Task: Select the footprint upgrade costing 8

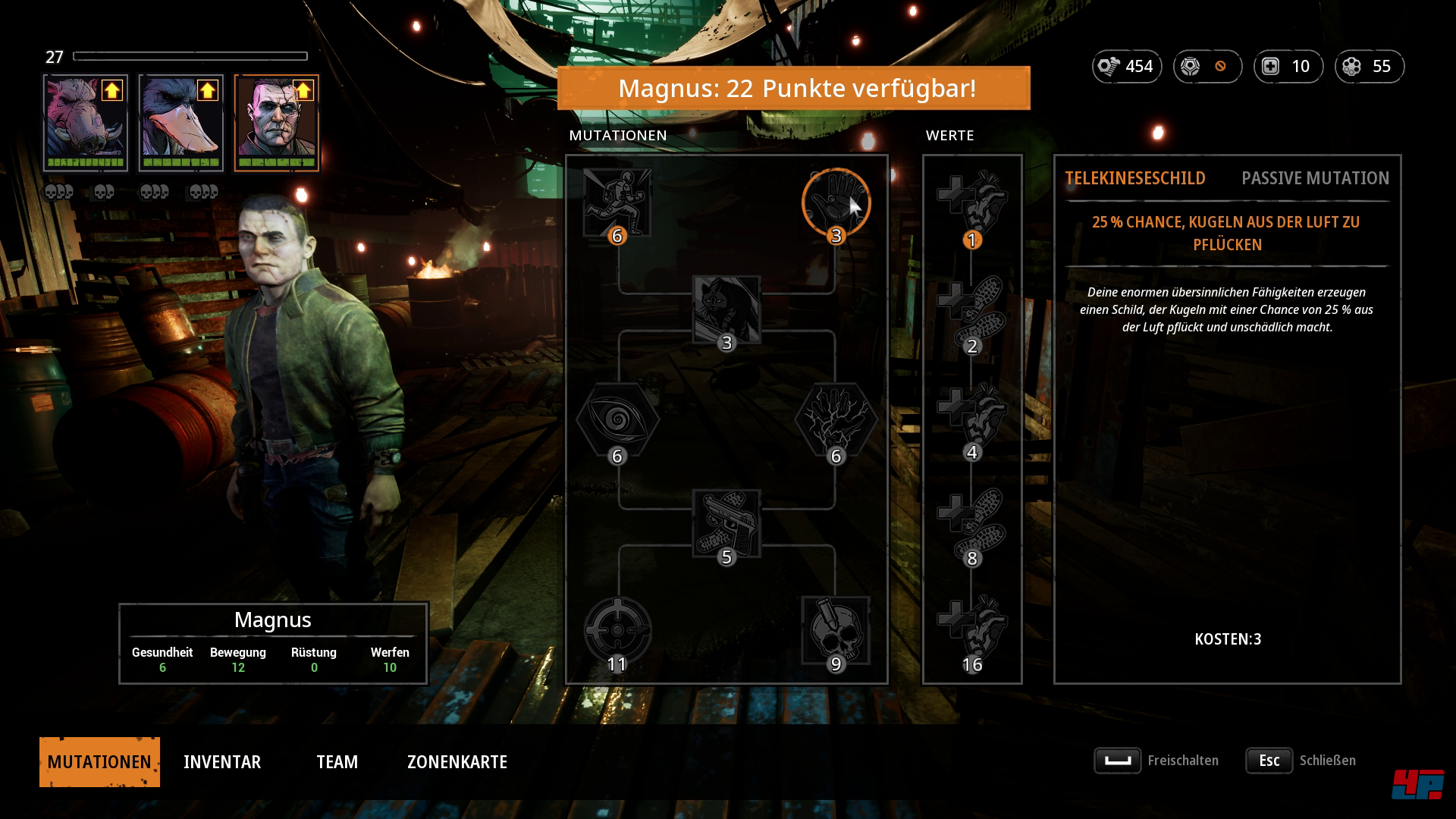Action: 972,522
